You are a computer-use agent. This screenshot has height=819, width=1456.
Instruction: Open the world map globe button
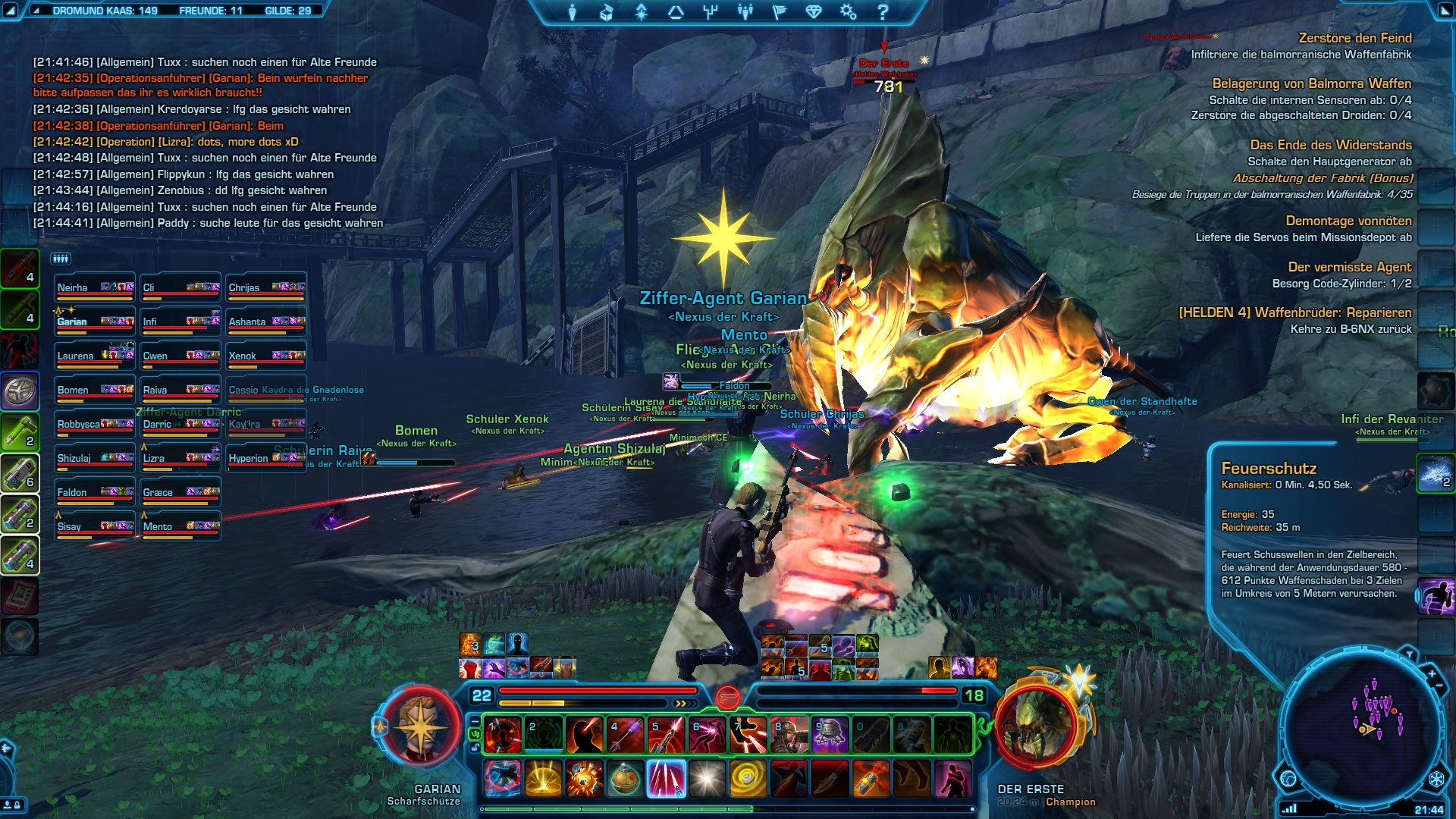(1288, 779)
